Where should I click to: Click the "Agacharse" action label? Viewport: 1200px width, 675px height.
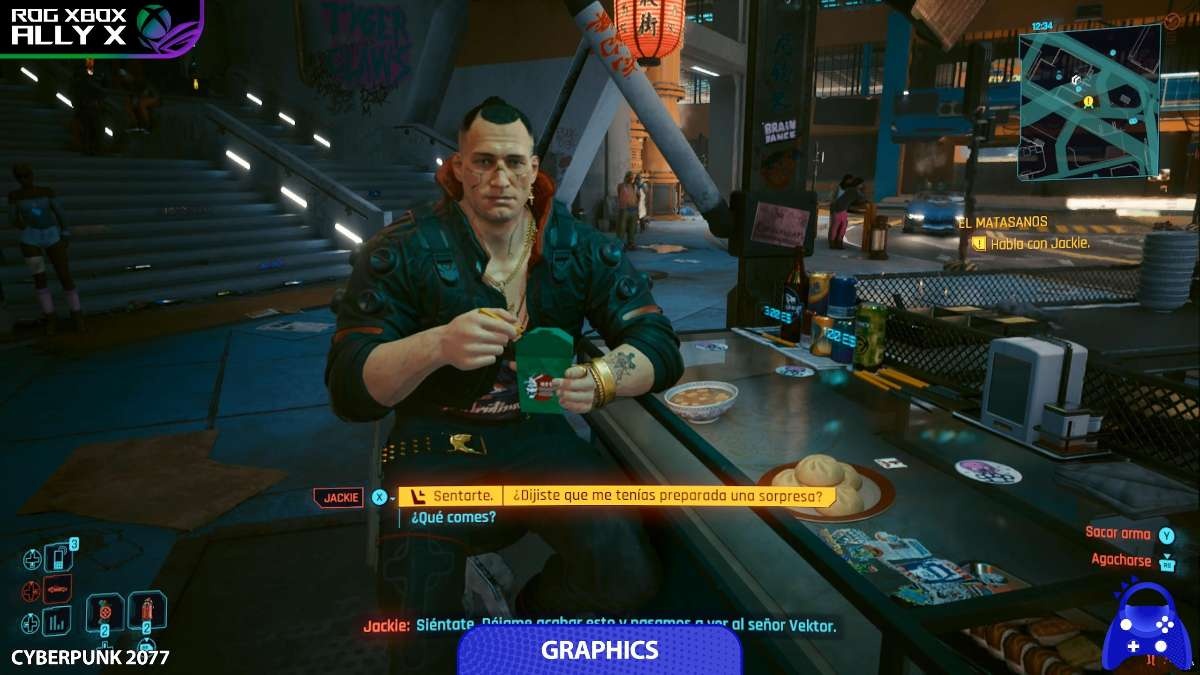pos(1121,560)
